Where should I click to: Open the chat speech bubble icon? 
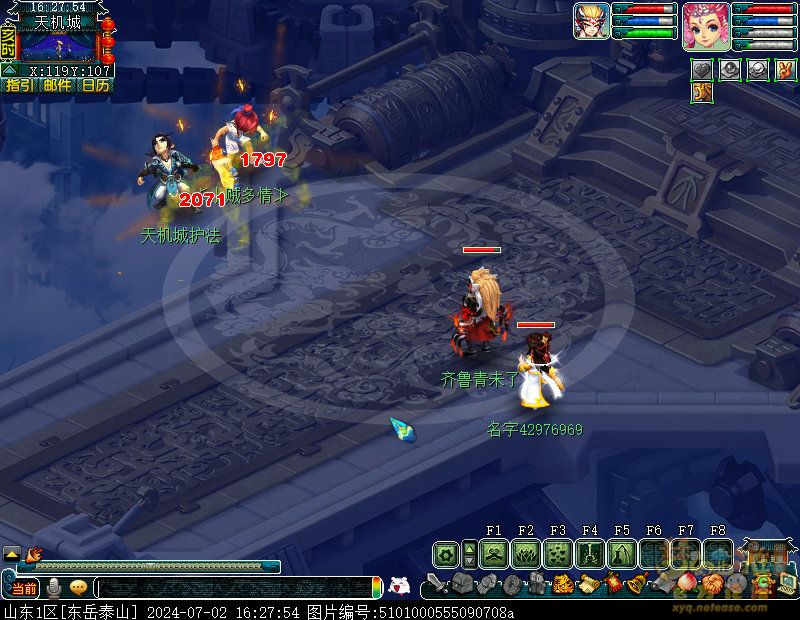[x=78, y=588]
